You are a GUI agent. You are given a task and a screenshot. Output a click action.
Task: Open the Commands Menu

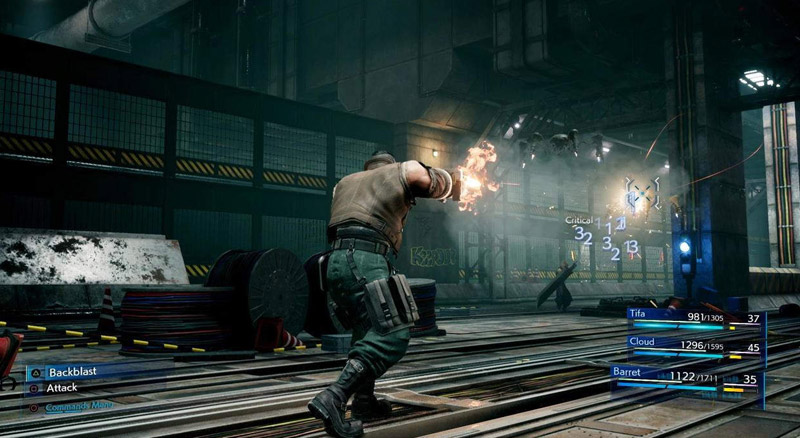click(x=78, y=405)
